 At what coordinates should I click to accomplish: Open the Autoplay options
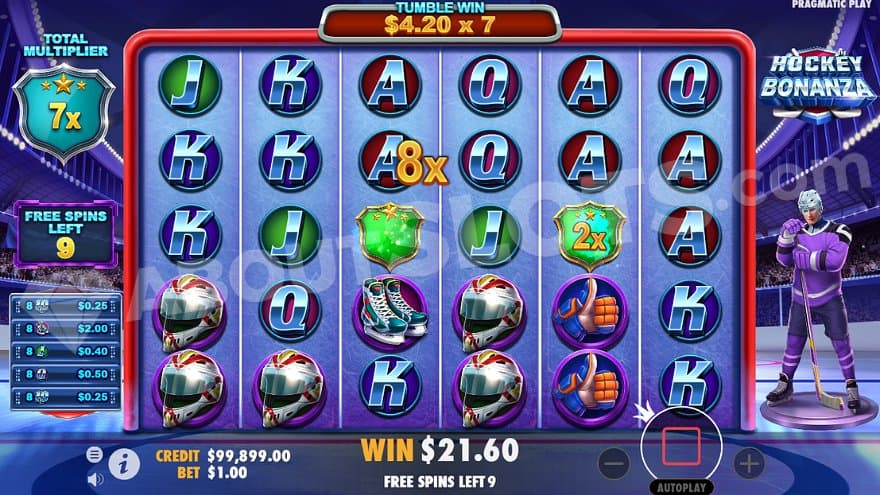click(x=681, y=488)
